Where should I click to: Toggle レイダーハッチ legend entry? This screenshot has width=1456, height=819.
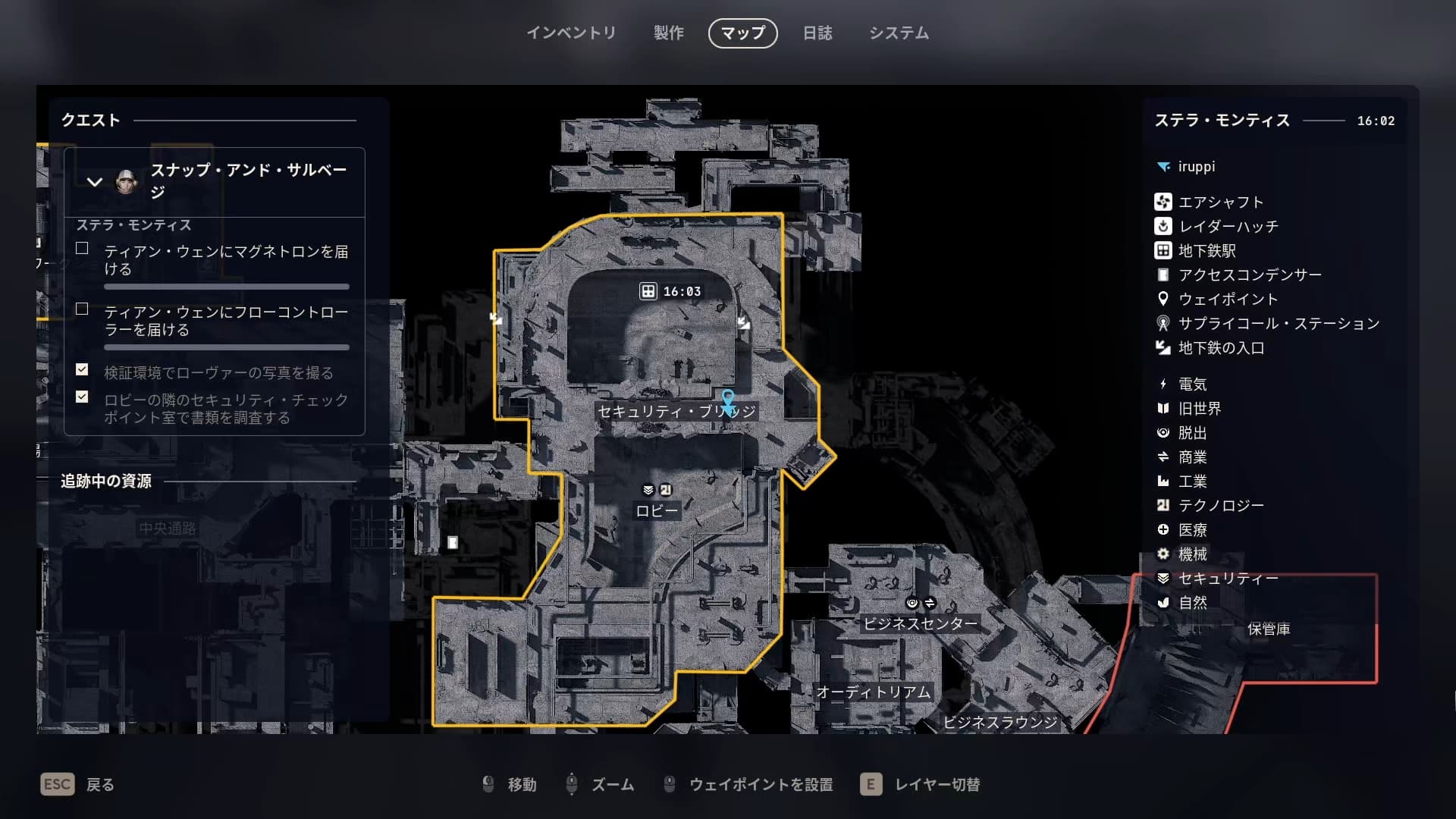tap(1227, 226)
